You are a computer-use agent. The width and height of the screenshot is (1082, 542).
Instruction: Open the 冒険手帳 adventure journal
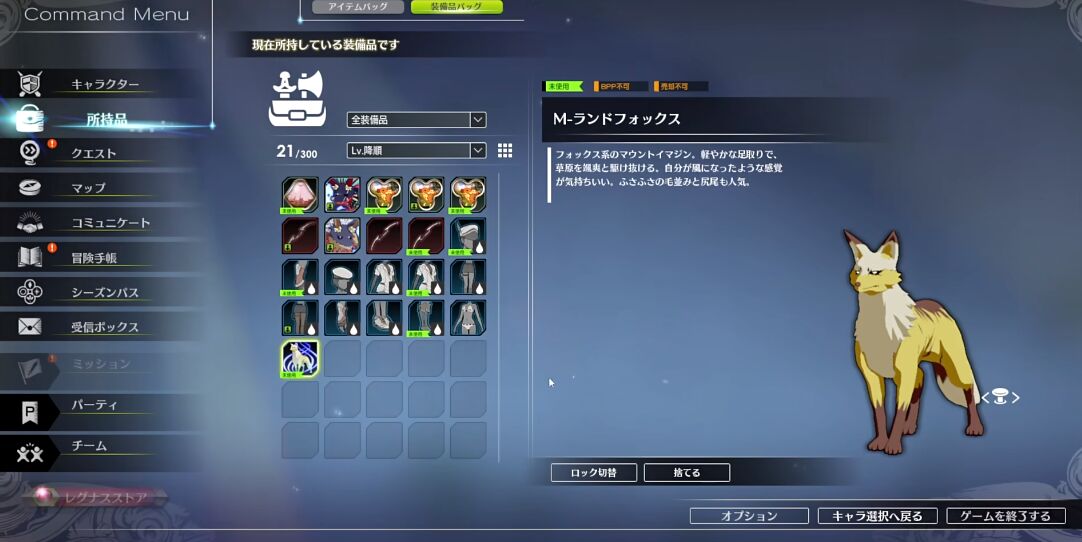[94, 258]
